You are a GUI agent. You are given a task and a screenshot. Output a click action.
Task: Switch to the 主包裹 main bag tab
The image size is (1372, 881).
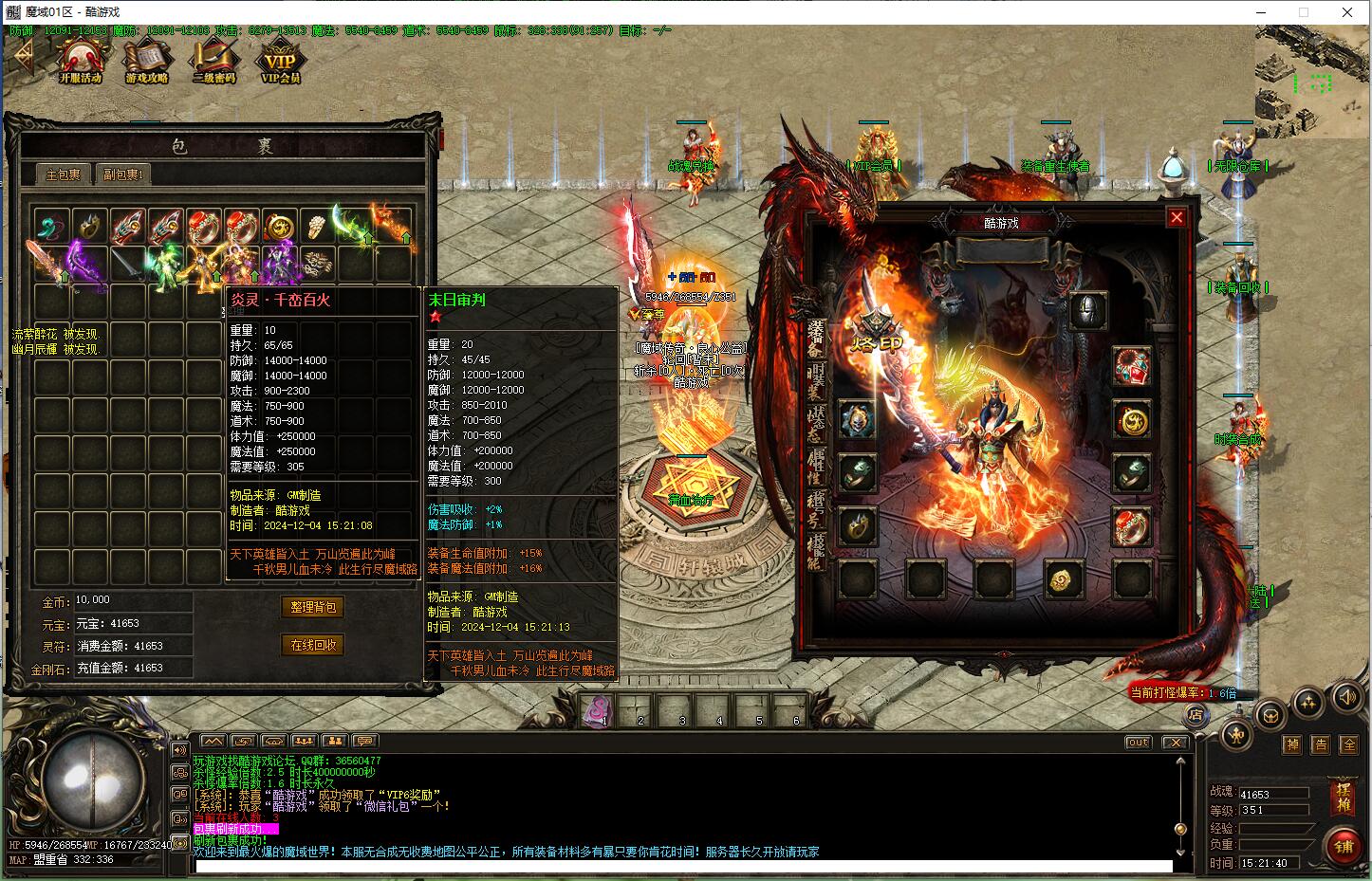tap(64, 174)
